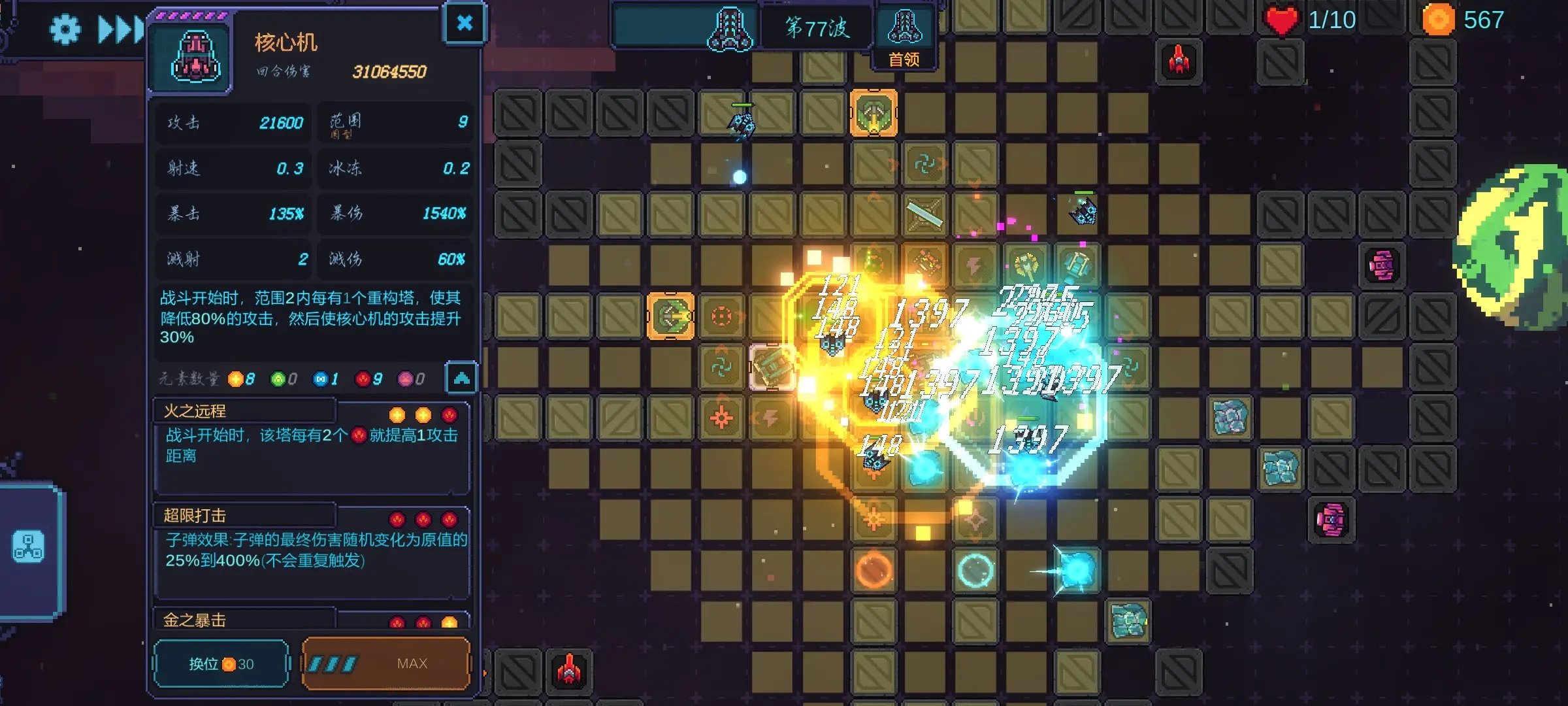Close the 核心机 tower info panel

464,24
